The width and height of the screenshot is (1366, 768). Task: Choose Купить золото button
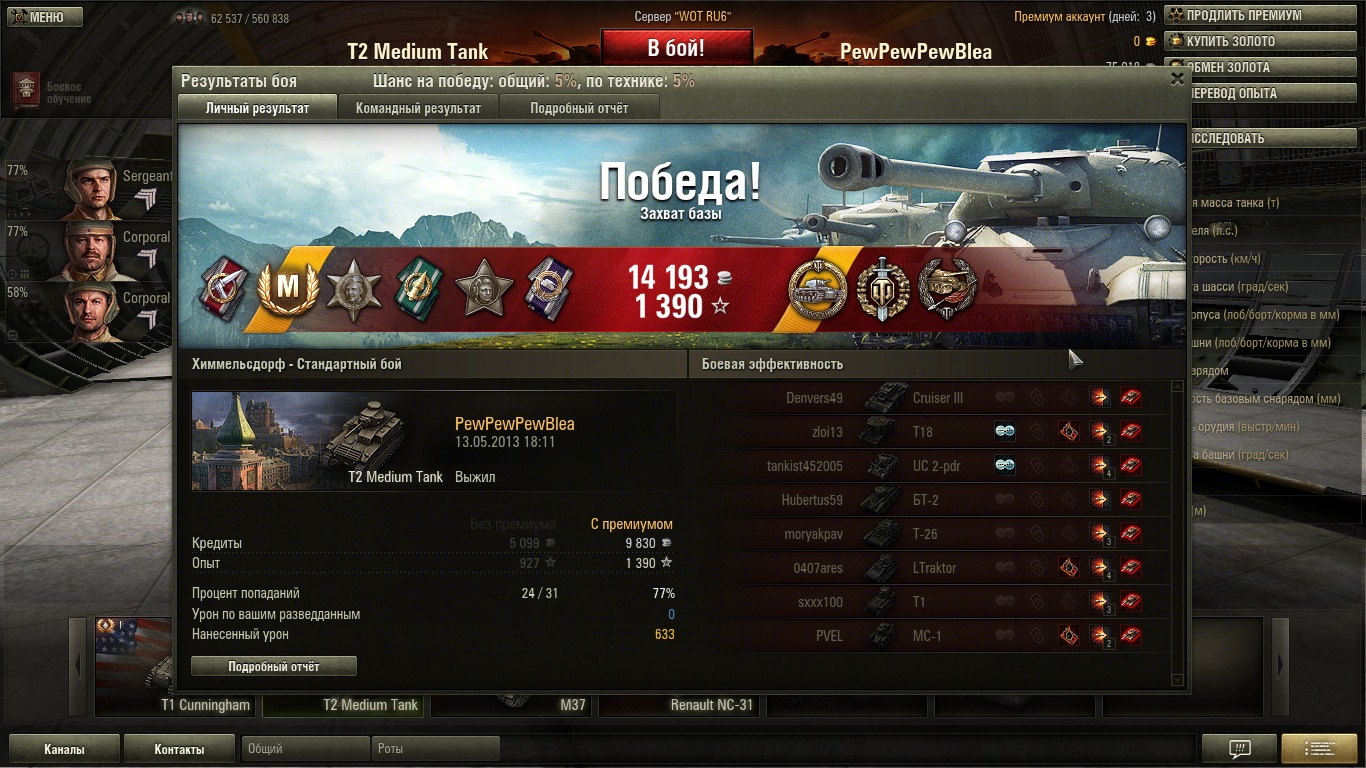point(1262,41)
